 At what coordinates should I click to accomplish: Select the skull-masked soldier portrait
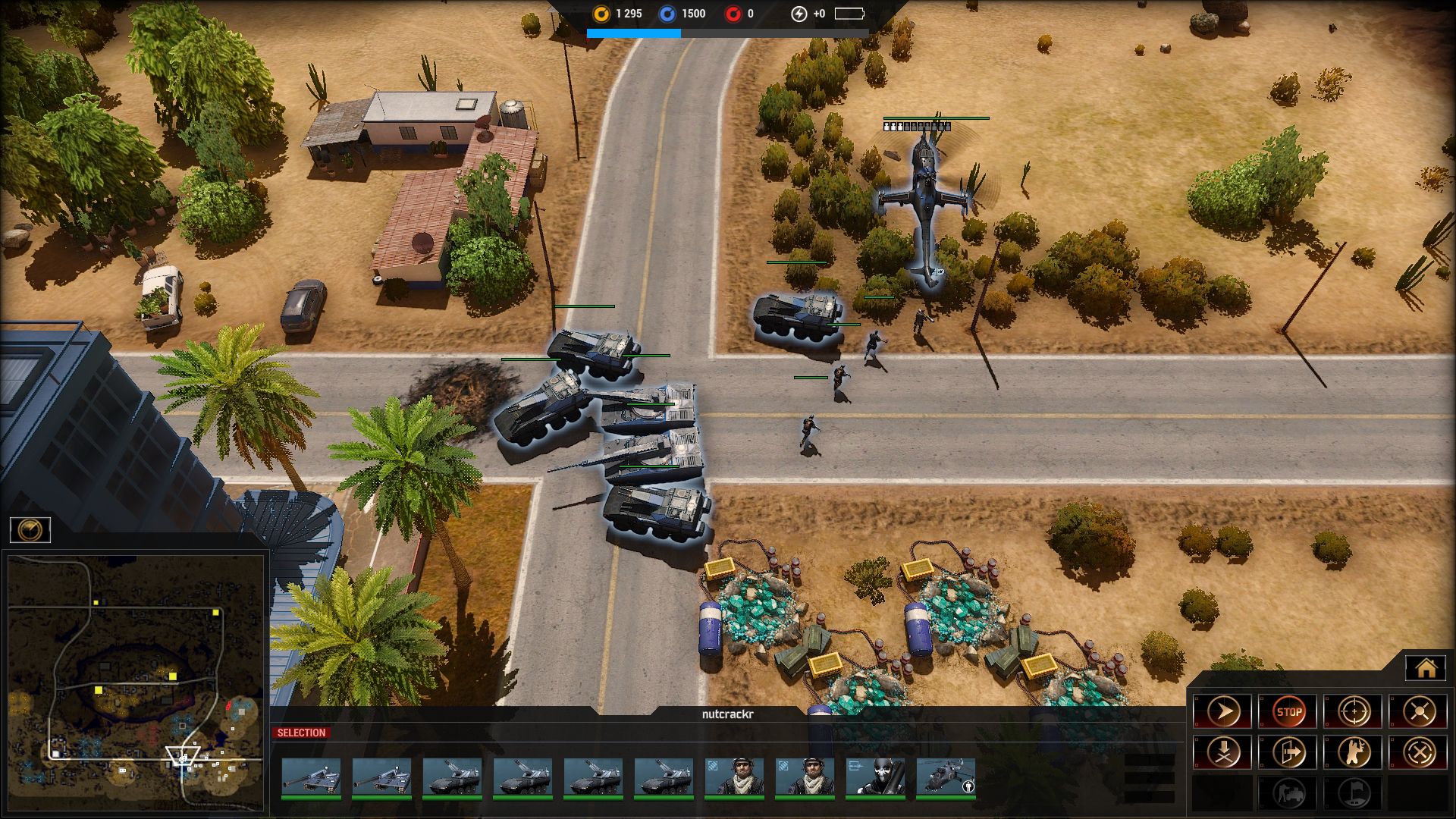(x=875, y=778)
